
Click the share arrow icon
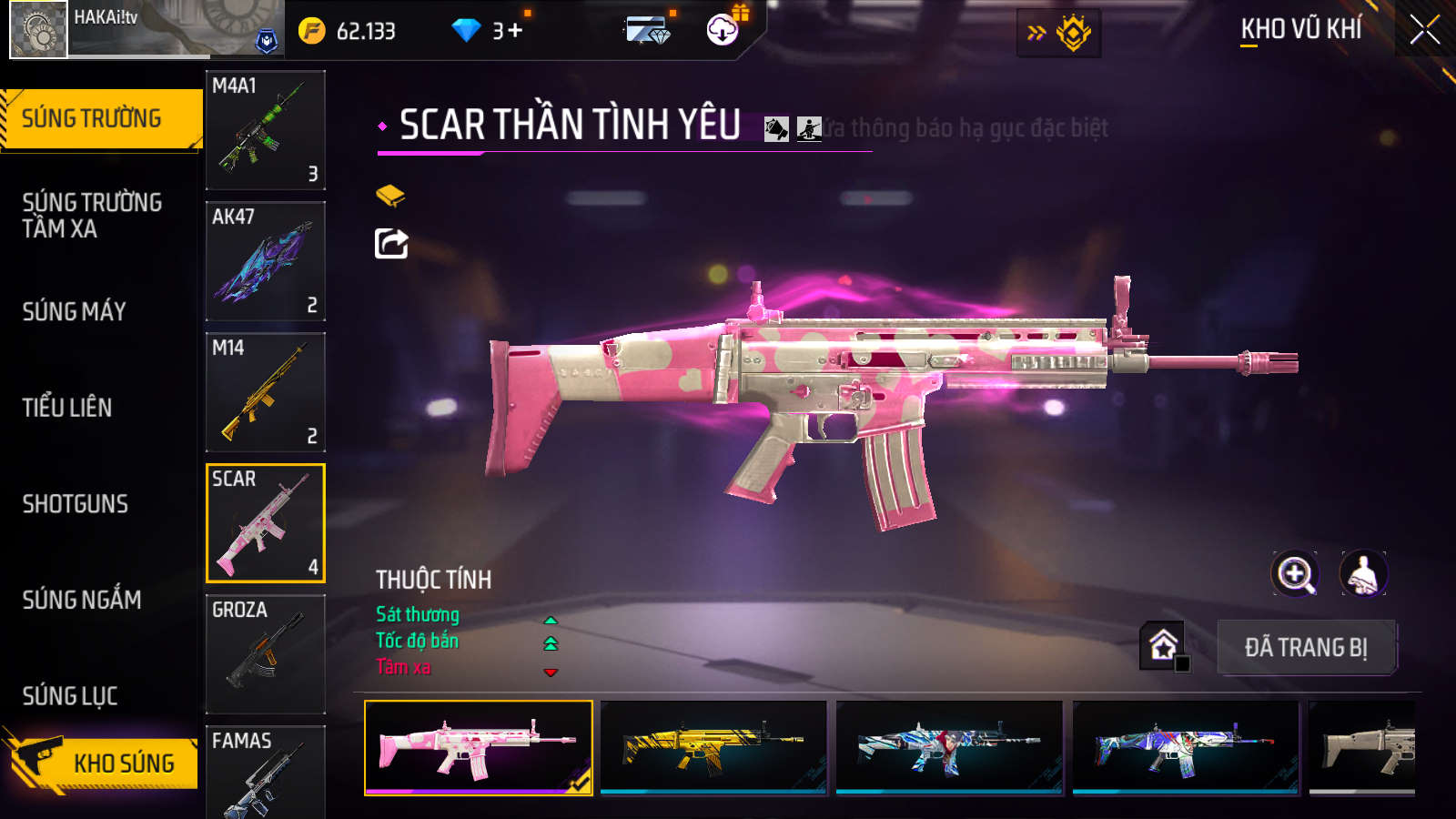[x=391, y=243]
